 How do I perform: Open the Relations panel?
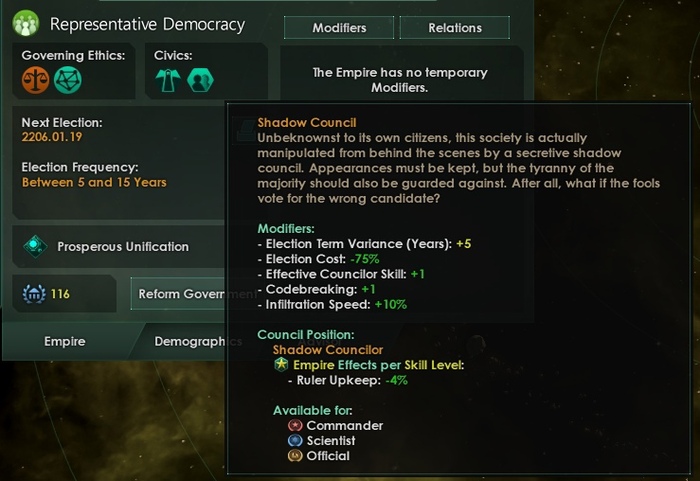455,28
